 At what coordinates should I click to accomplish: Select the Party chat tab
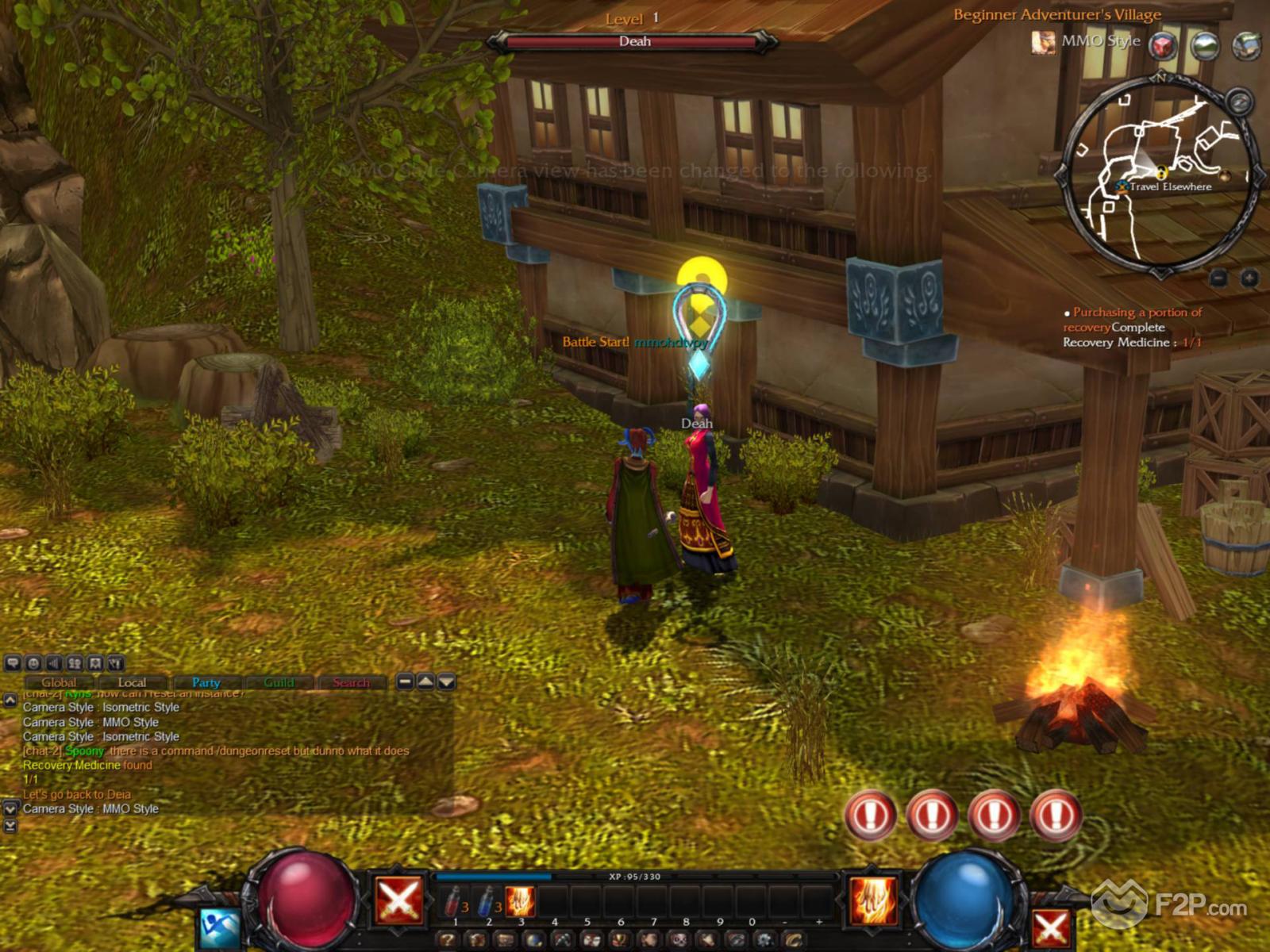pyautogui.click(x=206, y=682)
